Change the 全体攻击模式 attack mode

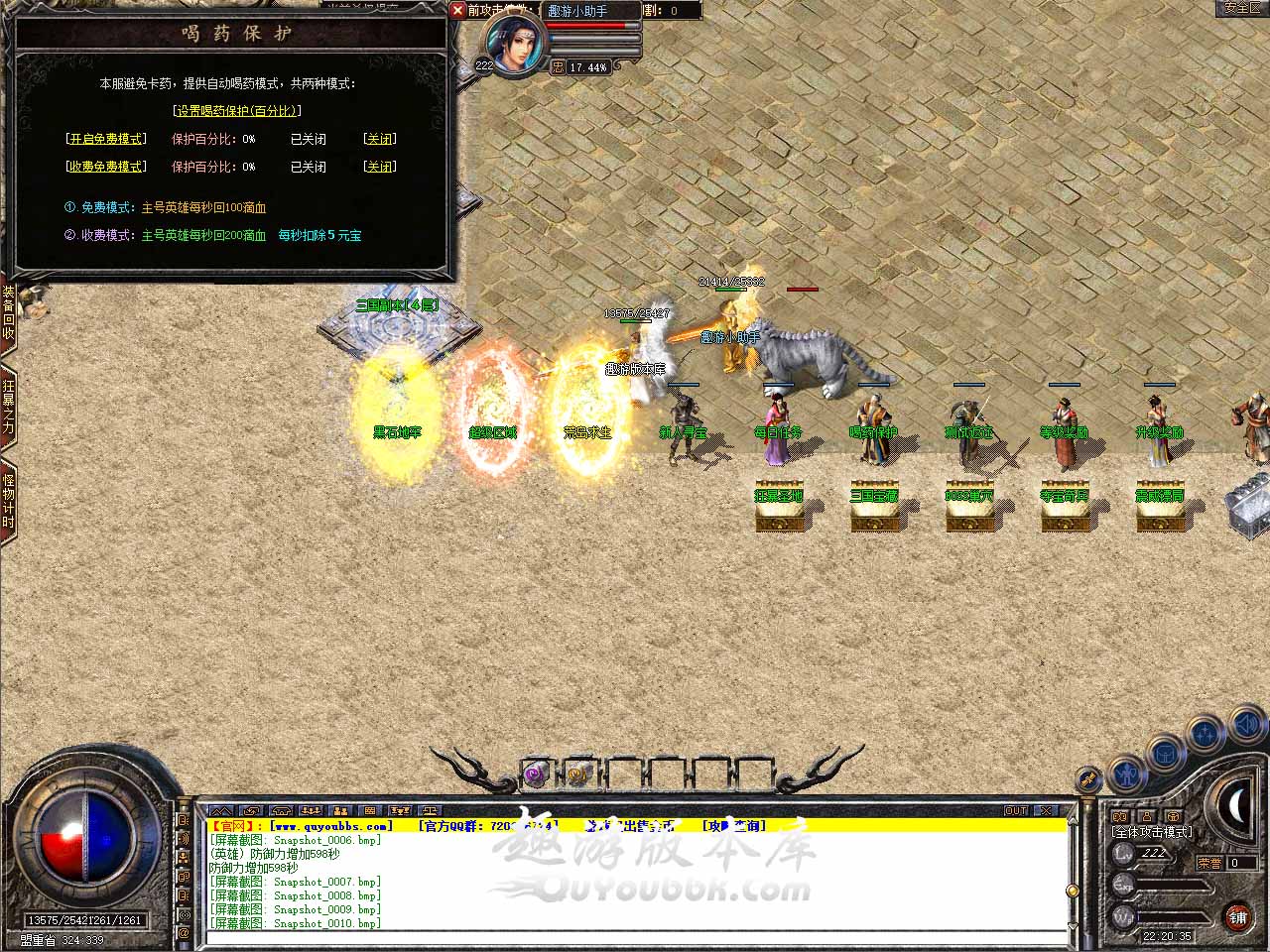(x=1153, y=832)
